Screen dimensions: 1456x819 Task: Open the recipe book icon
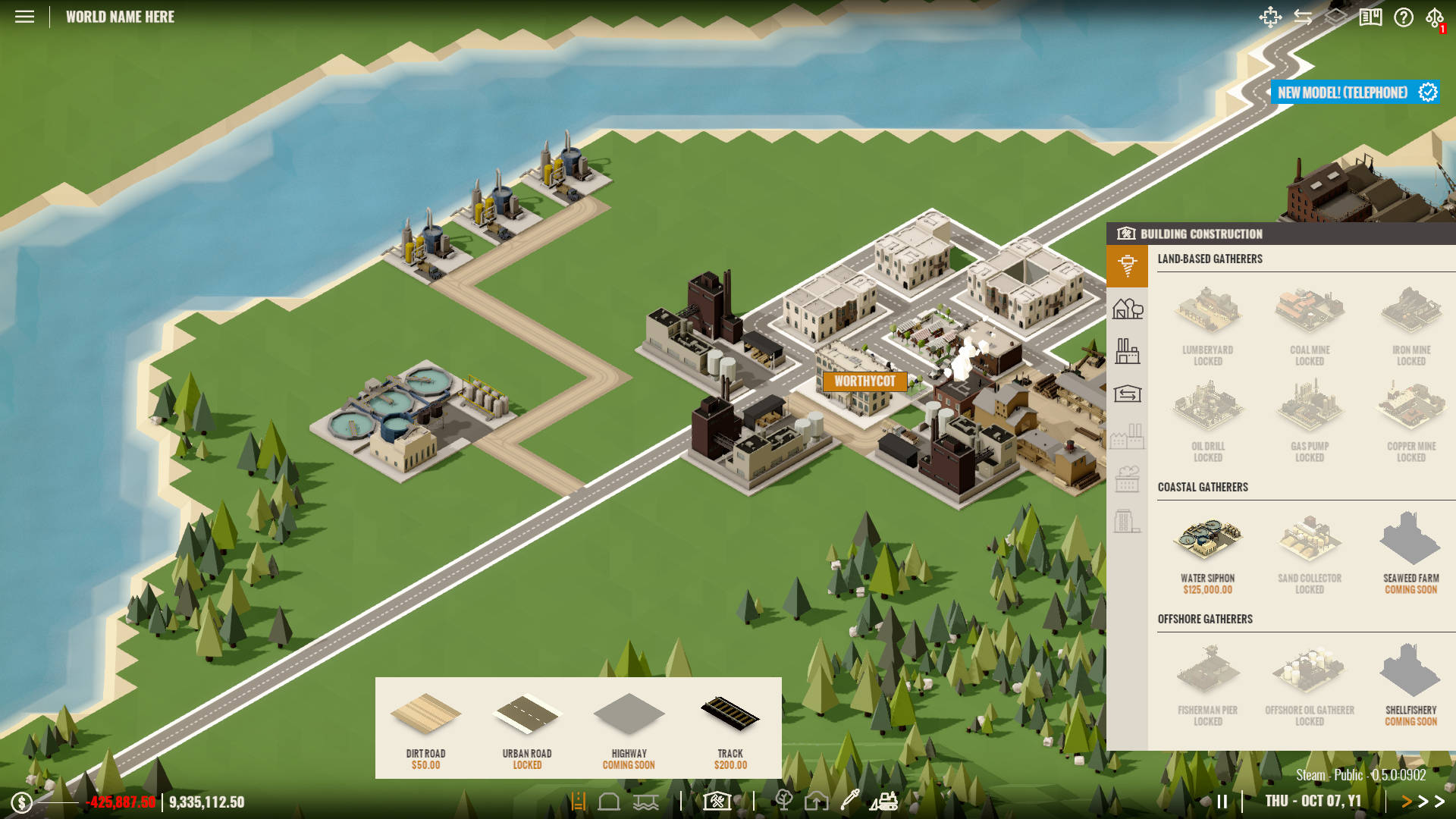tap(1370, 17)
